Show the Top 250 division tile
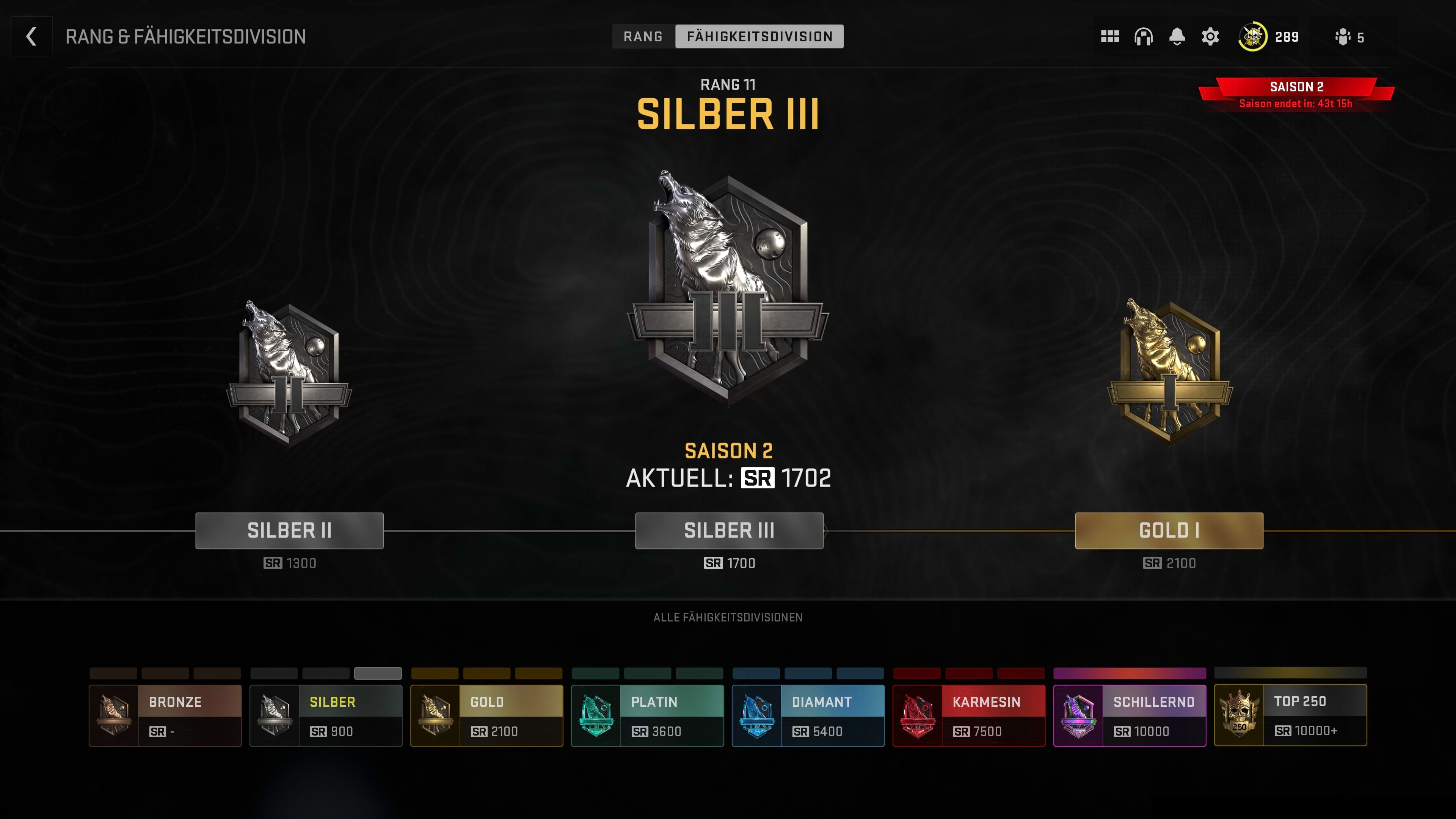 coord(1290,715)
